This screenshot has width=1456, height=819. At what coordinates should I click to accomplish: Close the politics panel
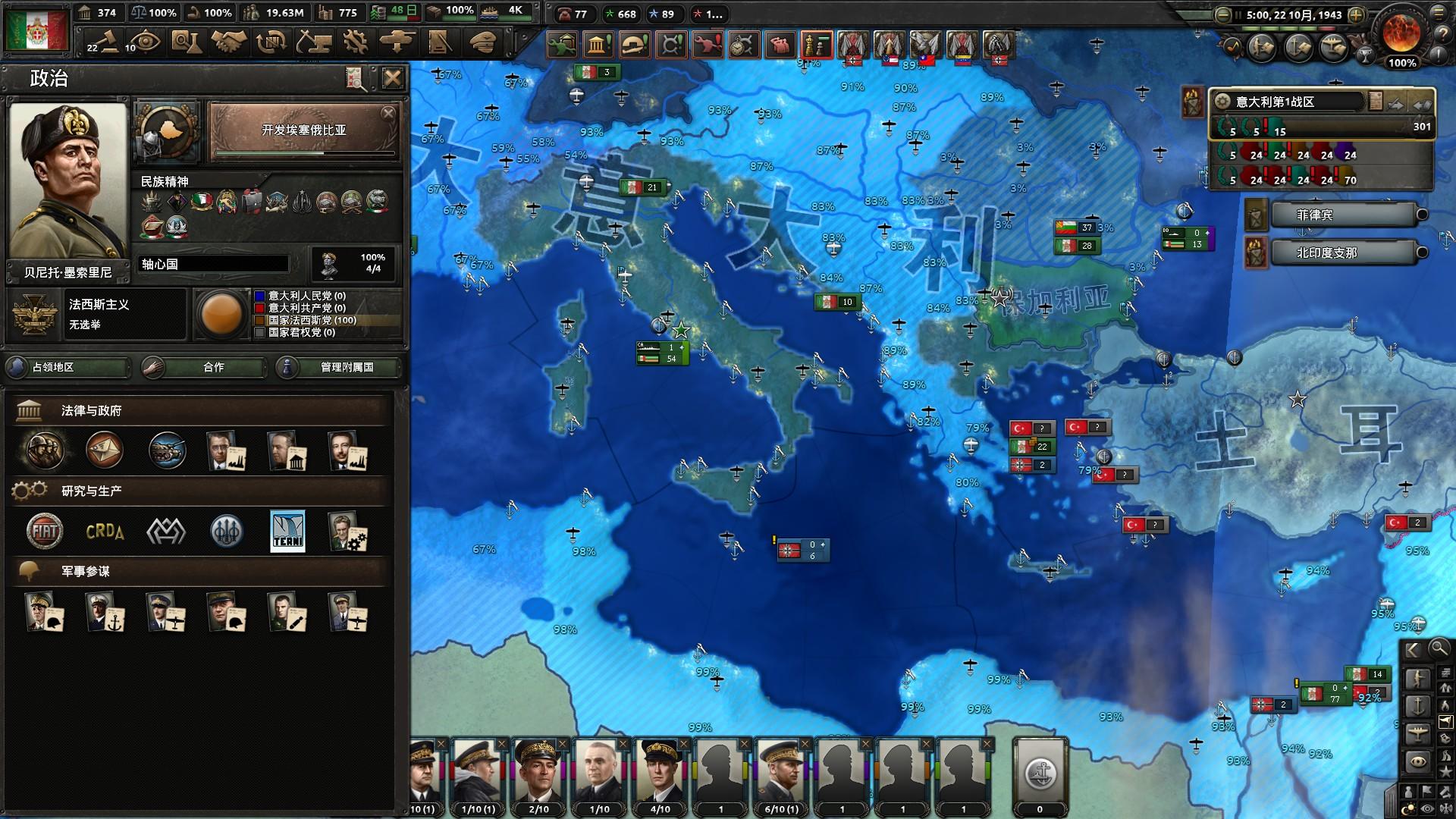(392, 77)
